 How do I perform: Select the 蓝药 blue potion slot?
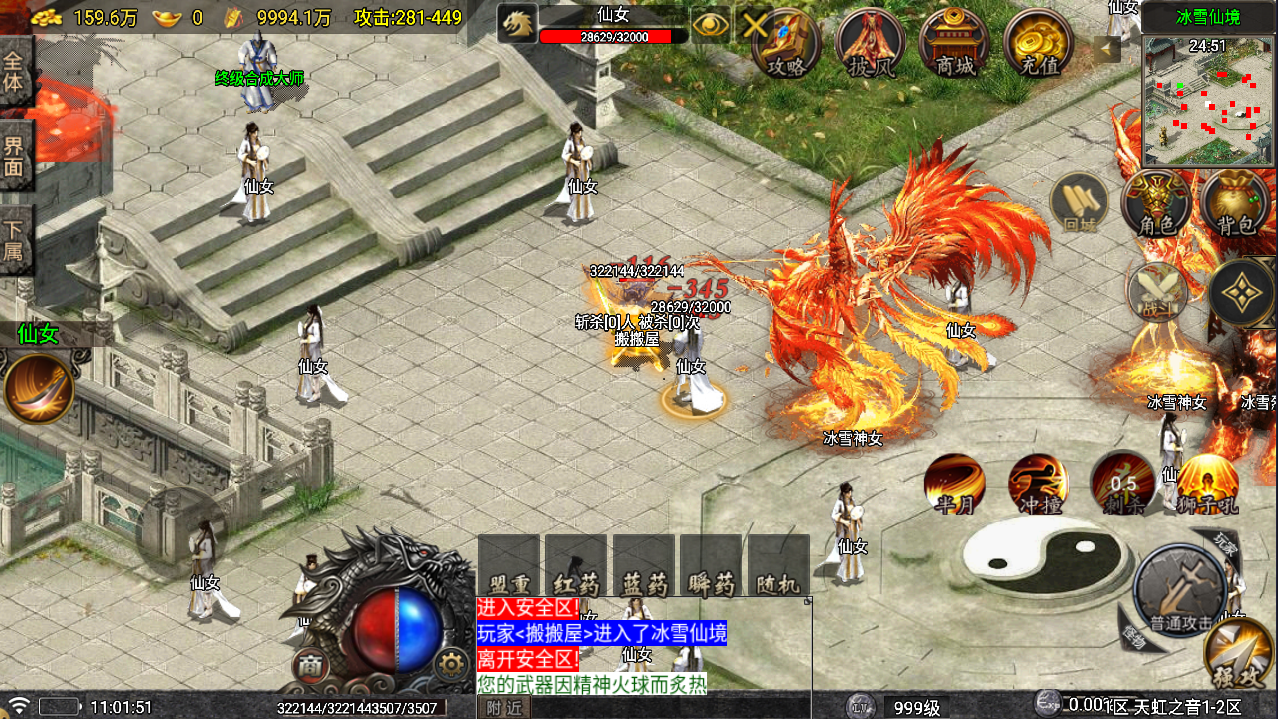pyautogui.click(x=643, y=566)
